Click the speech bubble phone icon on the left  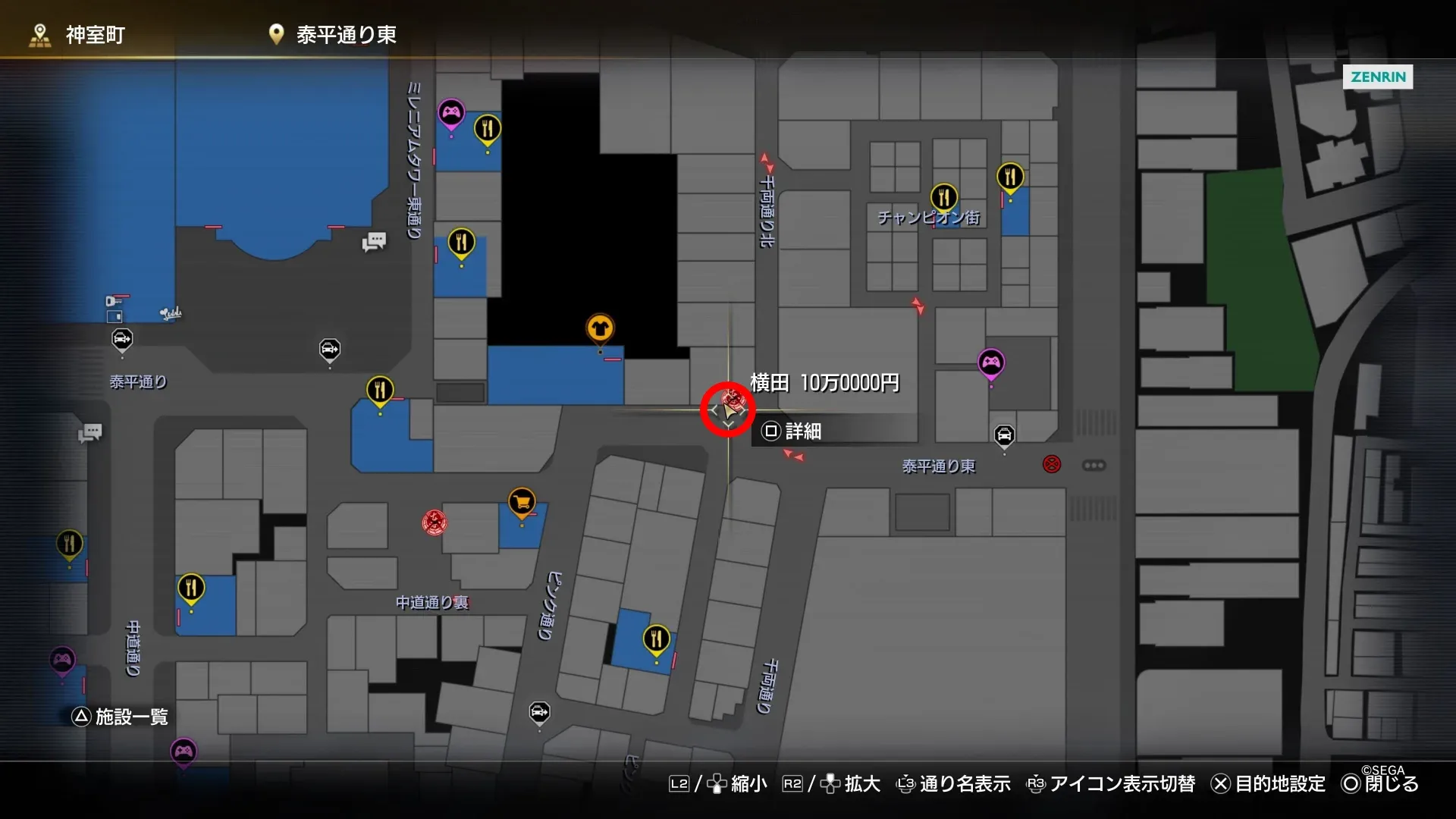pos(90,433)
